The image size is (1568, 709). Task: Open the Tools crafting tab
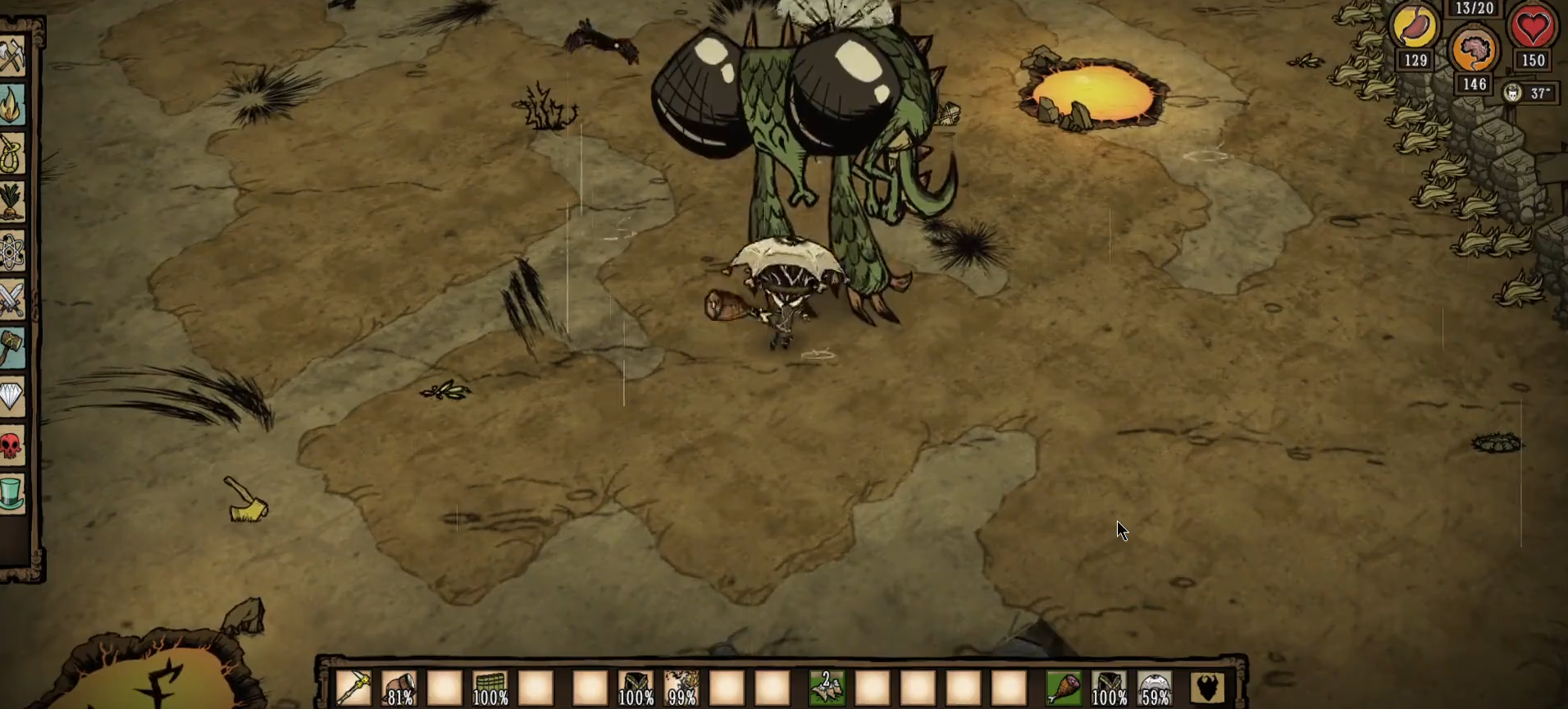tap(13, 57)
